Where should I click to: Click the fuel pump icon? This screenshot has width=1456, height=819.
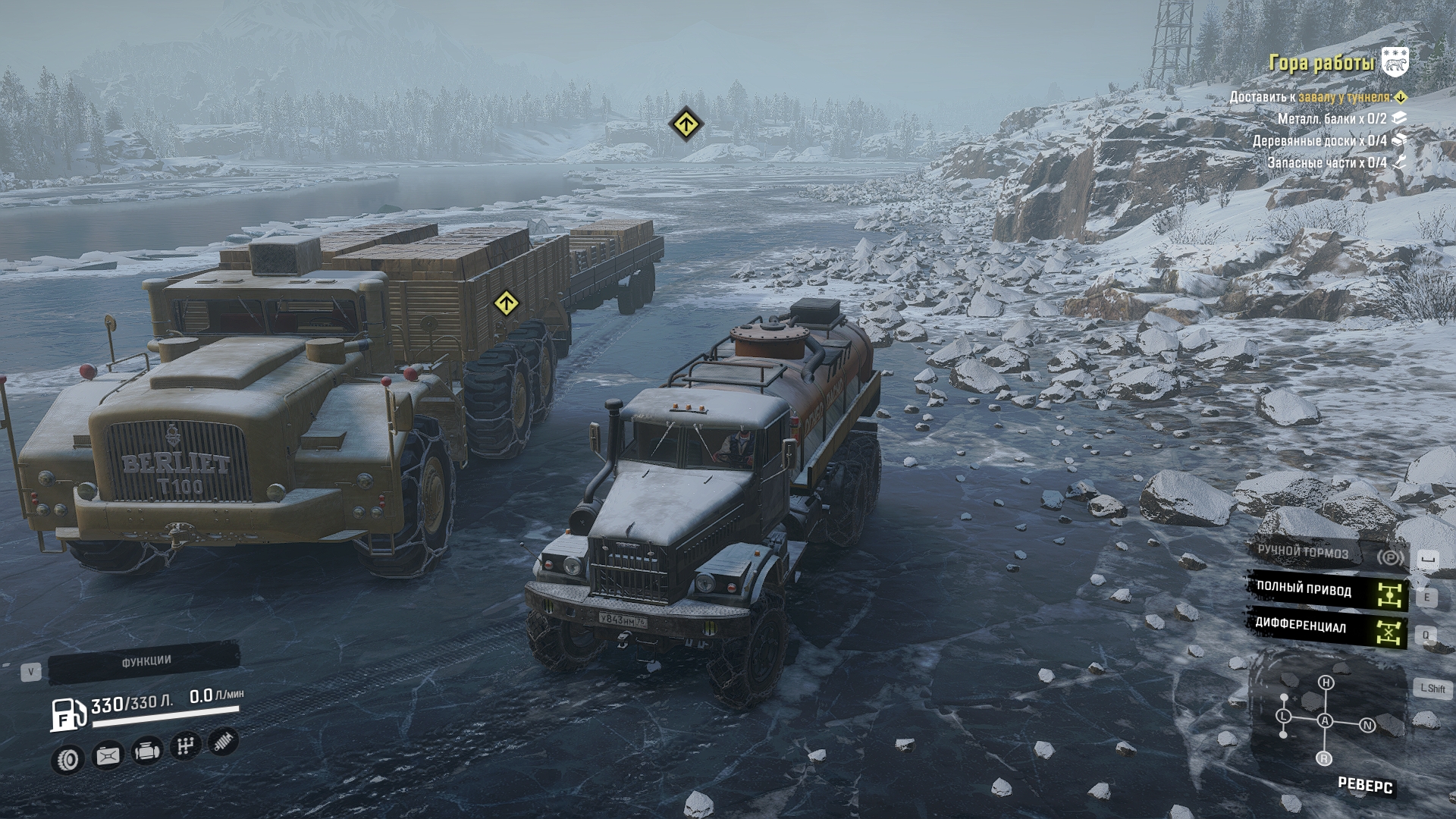[x=68, y=714]
